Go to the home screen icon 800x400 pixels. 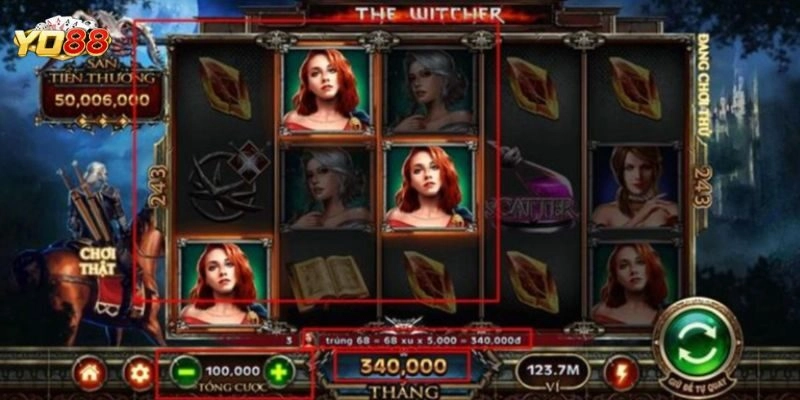click(90, 372)
